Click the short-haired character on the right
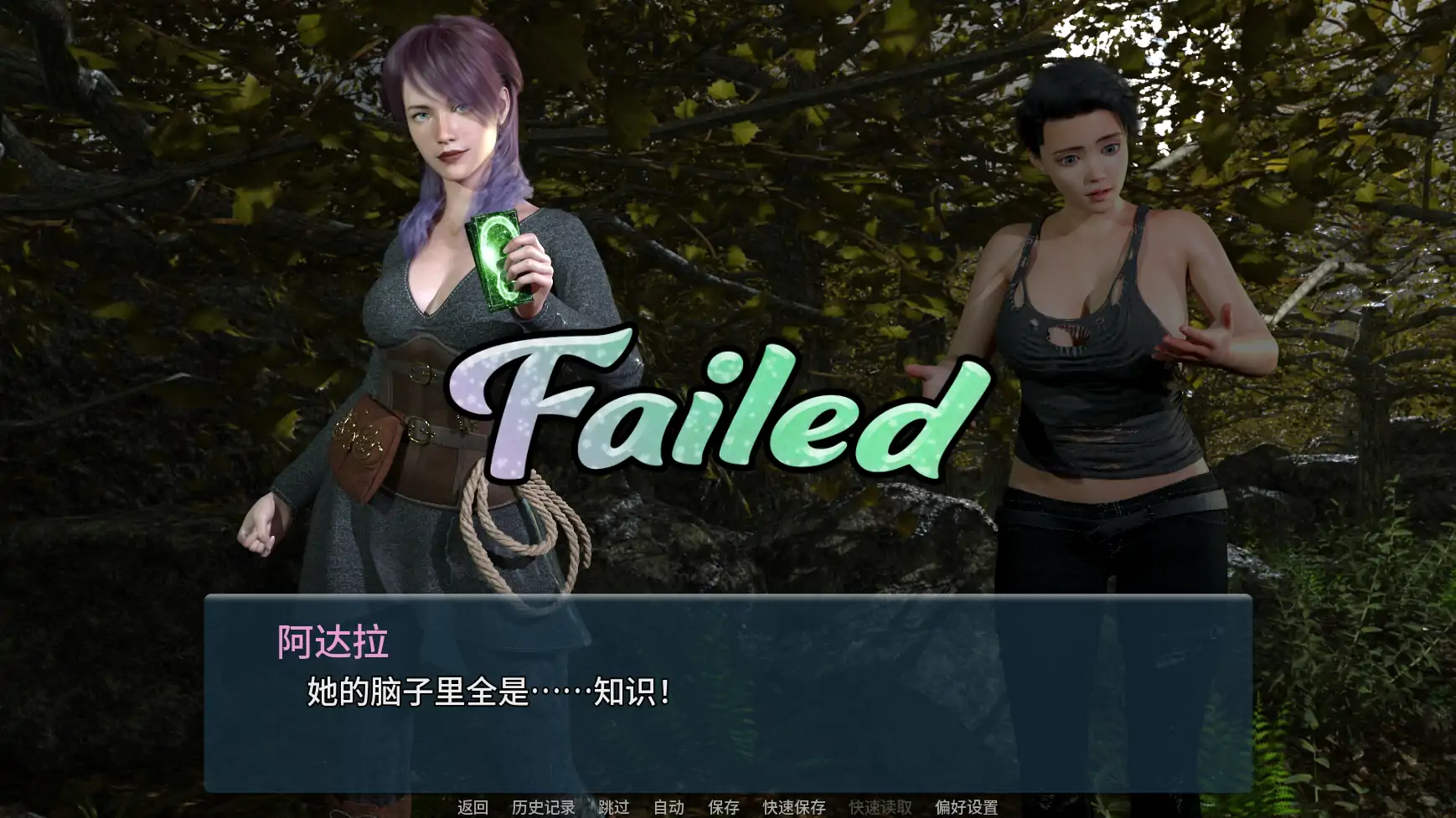The height and width of the screenshot is (818, 1456). pos(1089,335)
